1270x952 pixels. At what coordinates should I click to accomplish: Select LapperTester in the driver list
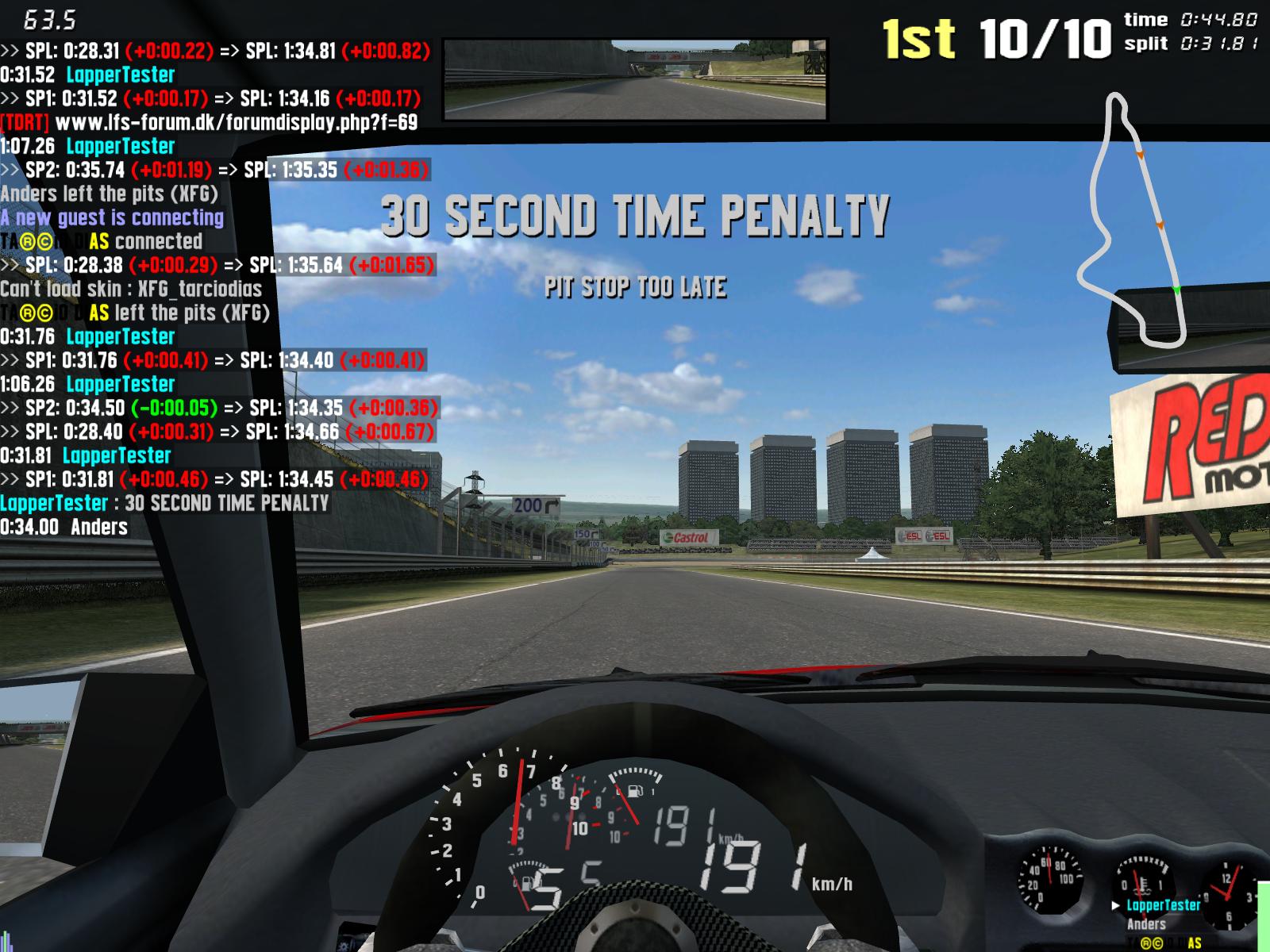click(1163, 905)
